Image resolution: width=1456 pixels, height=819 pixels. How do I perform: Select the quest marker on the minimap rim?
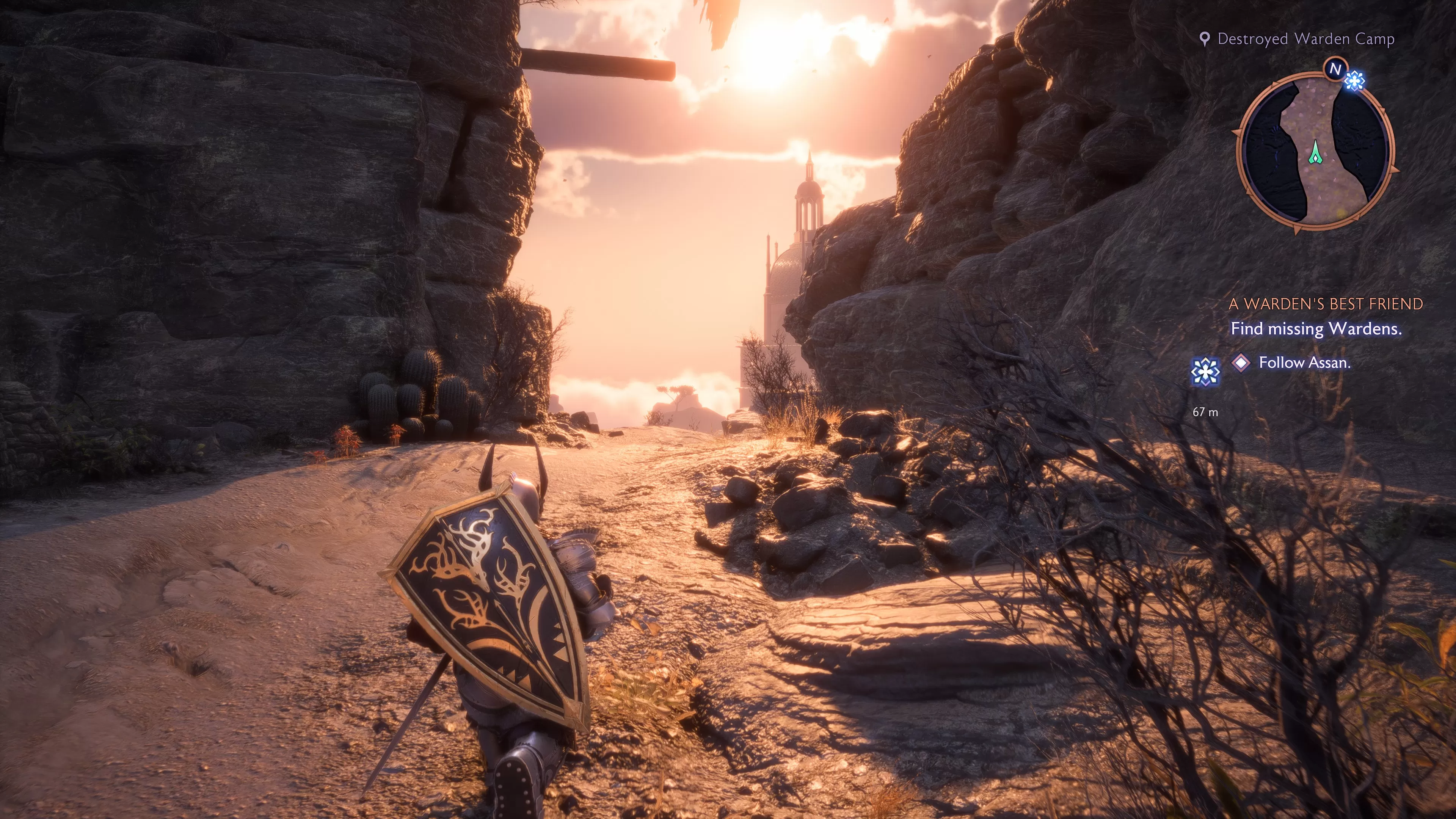1354,81
